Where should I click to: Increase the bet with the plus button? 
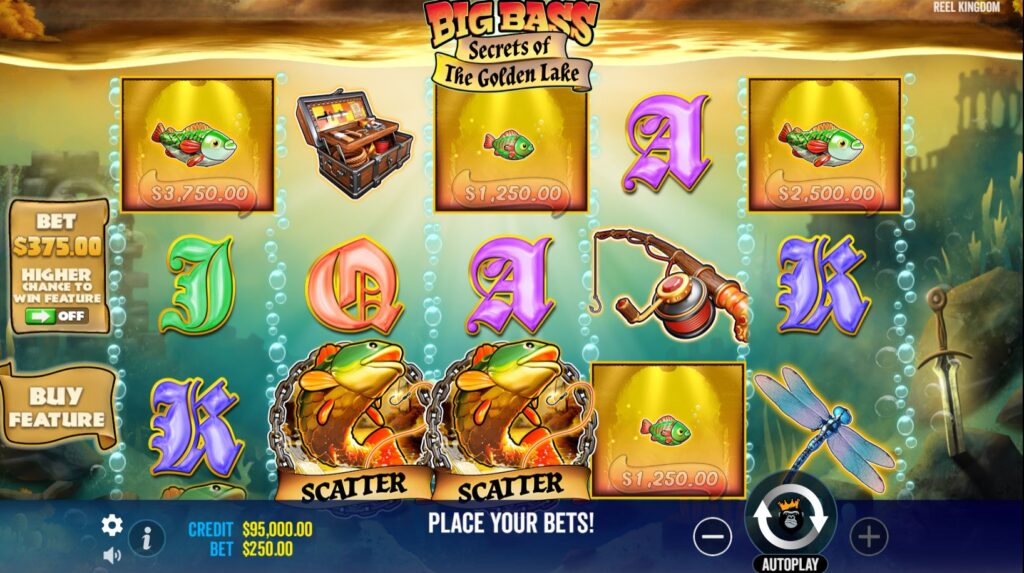click(868, 538)
